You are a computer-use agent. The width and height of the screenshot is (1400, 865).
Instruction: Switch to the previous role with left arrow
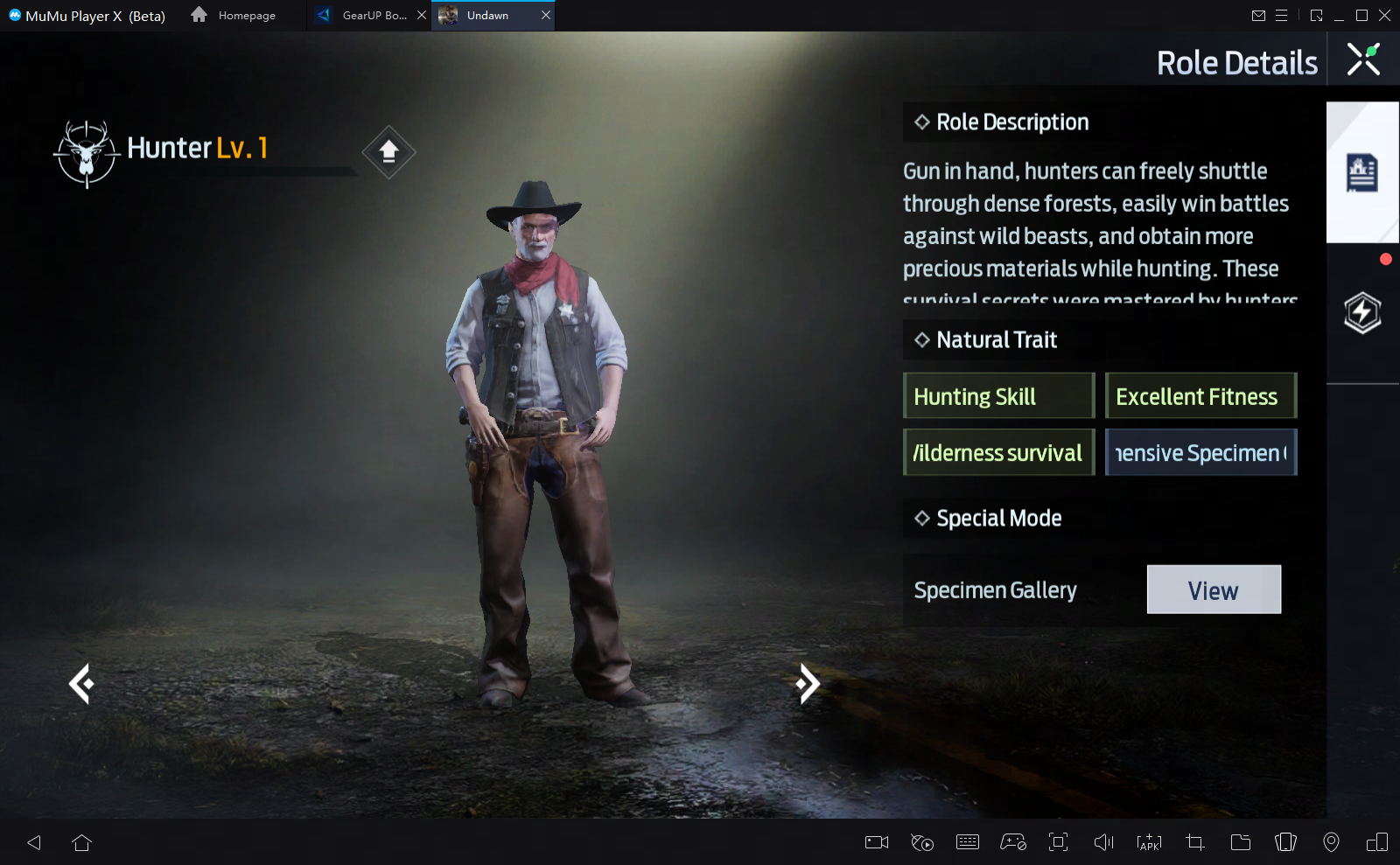pos(81,684)
